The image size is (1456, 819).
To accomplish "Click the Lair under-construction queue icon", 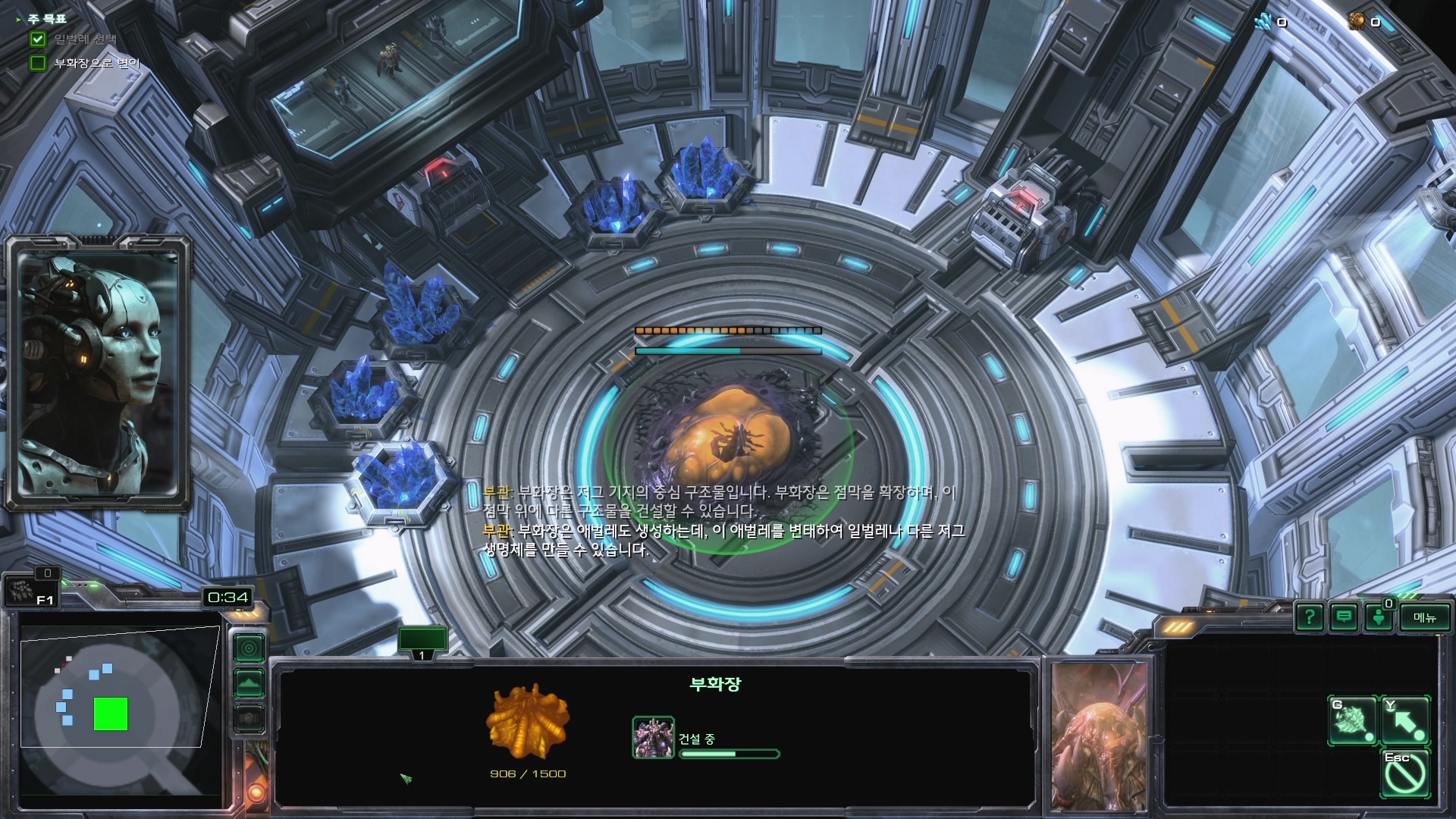I will tap(653, 738).
